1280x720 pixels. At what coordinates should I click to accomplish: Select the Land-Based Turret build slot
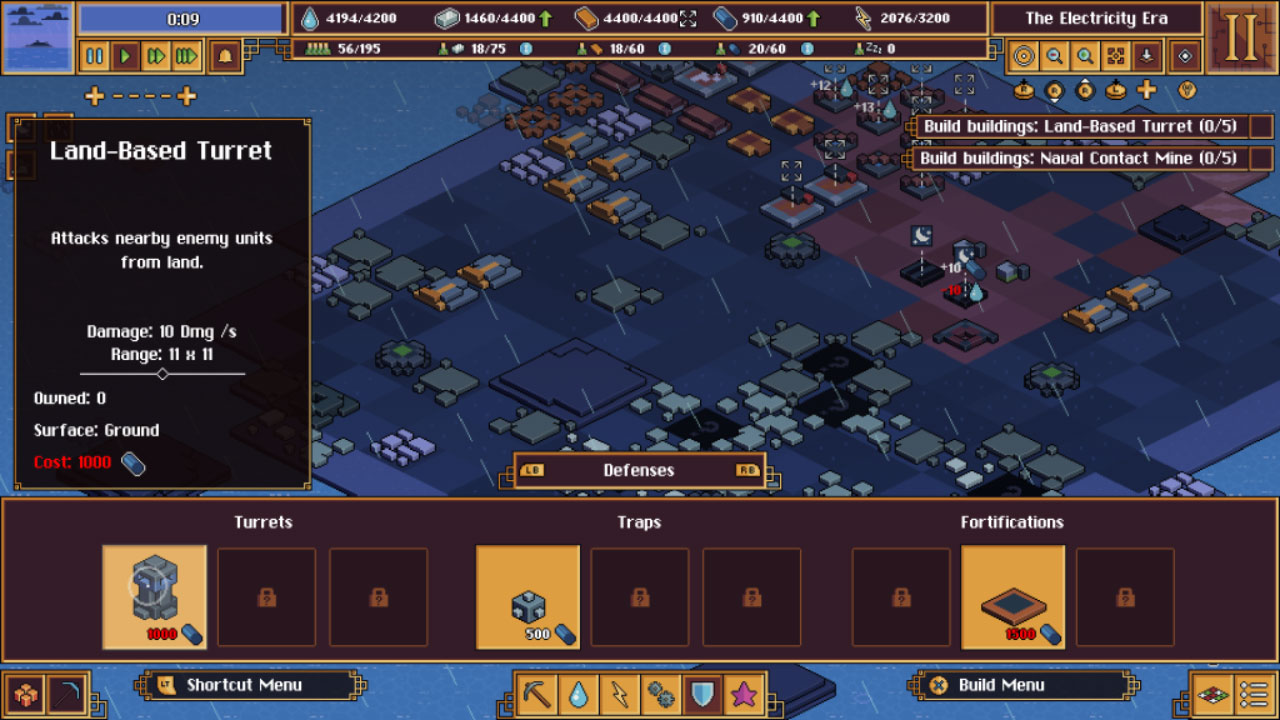(154, 597)
